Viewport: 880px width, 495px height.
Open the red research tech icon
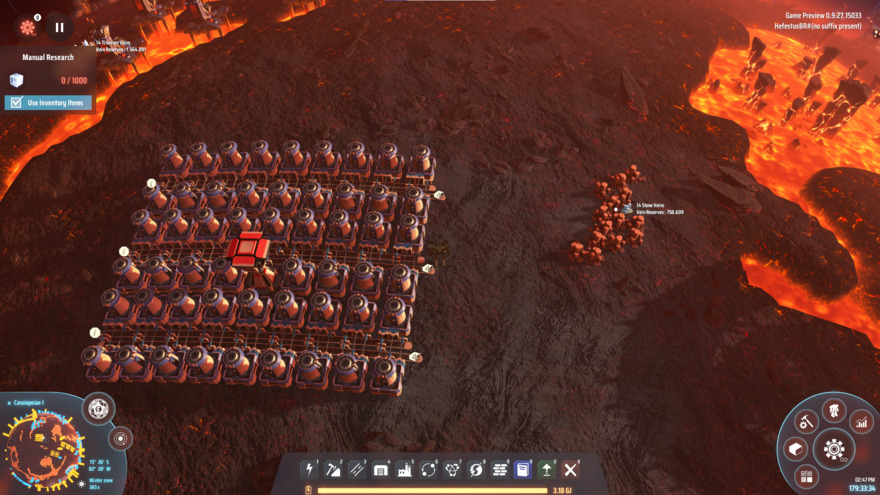coord(27,27)
